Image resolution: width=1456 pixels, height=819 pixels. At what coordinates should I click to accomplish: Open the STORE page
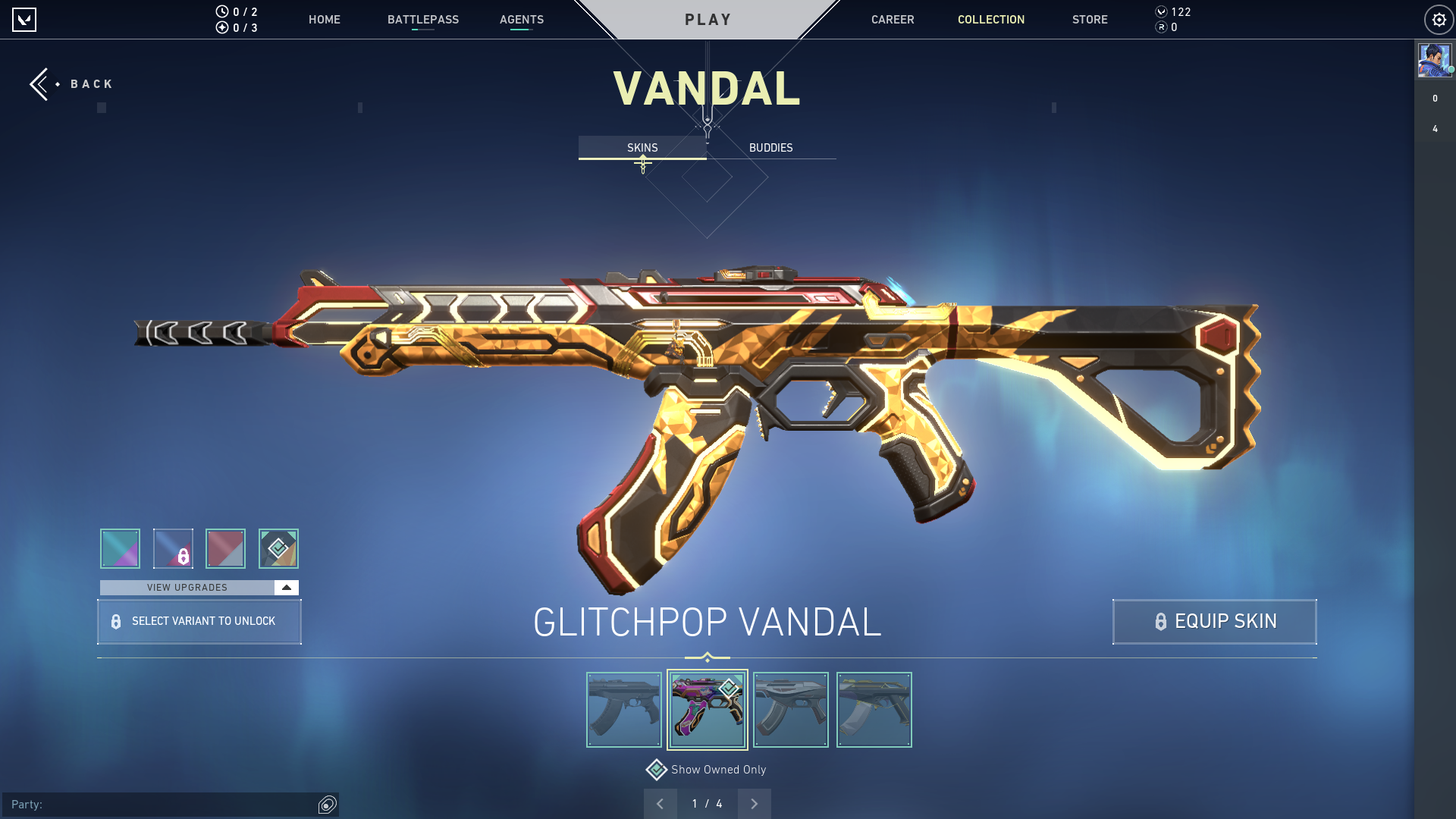pyautogui.click(x=1090, y=20)
